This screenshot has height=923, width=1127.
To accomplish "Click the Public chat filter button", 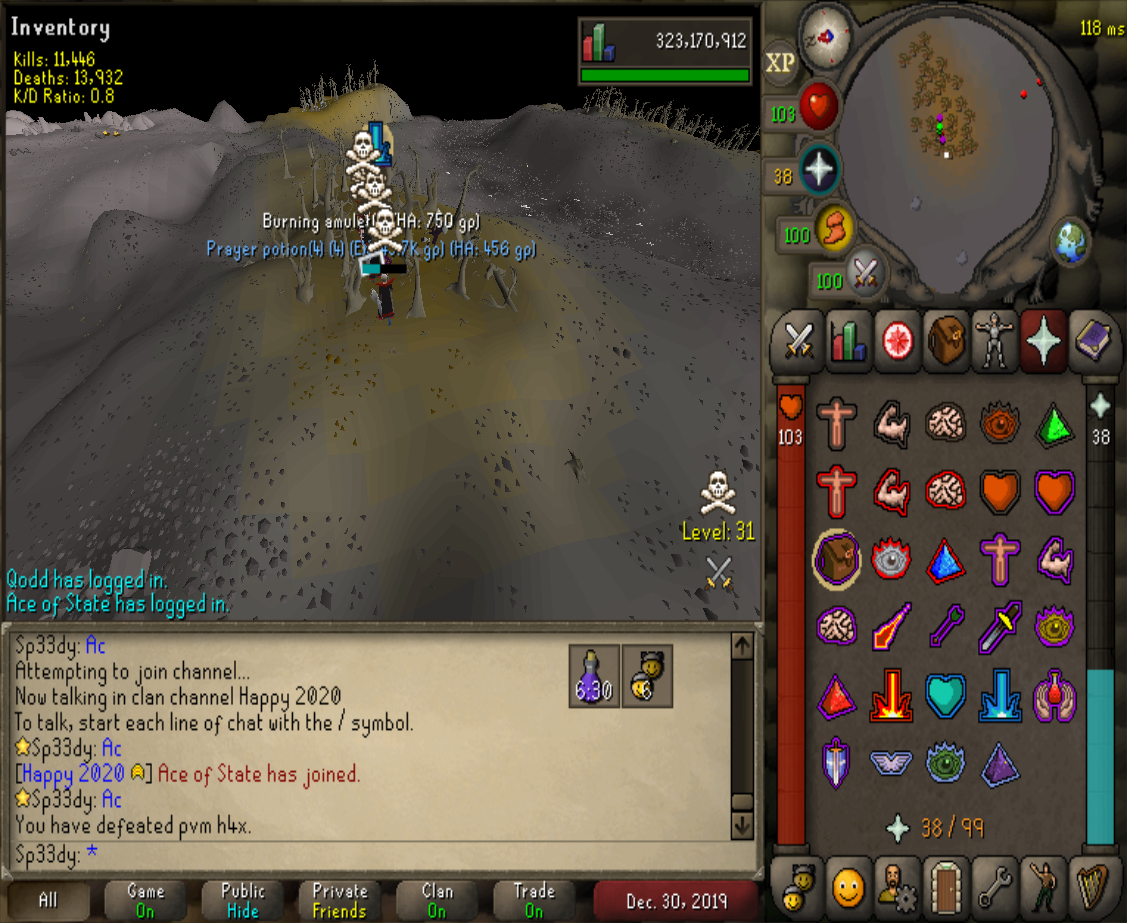I will point(242,899).
